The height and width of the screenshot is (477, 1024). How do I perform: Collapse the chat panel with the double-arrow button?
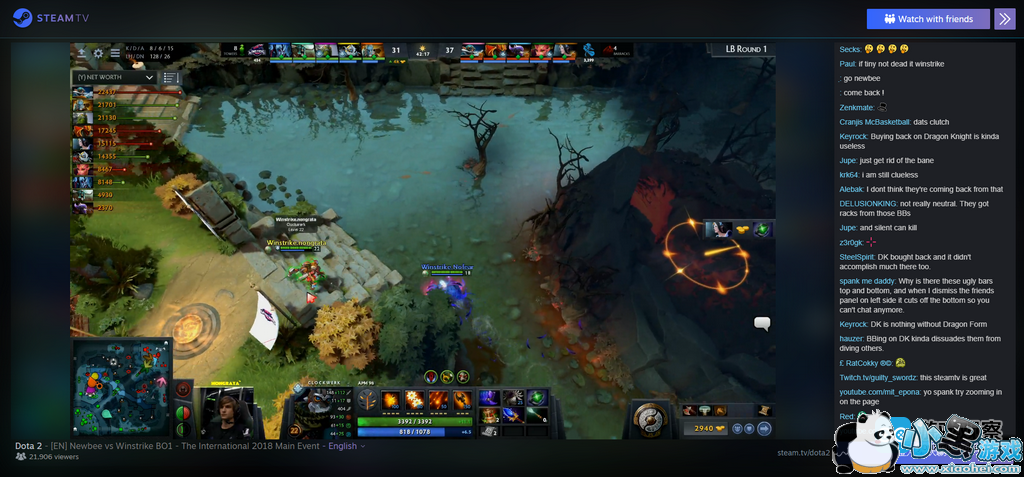pos(1004,19)
